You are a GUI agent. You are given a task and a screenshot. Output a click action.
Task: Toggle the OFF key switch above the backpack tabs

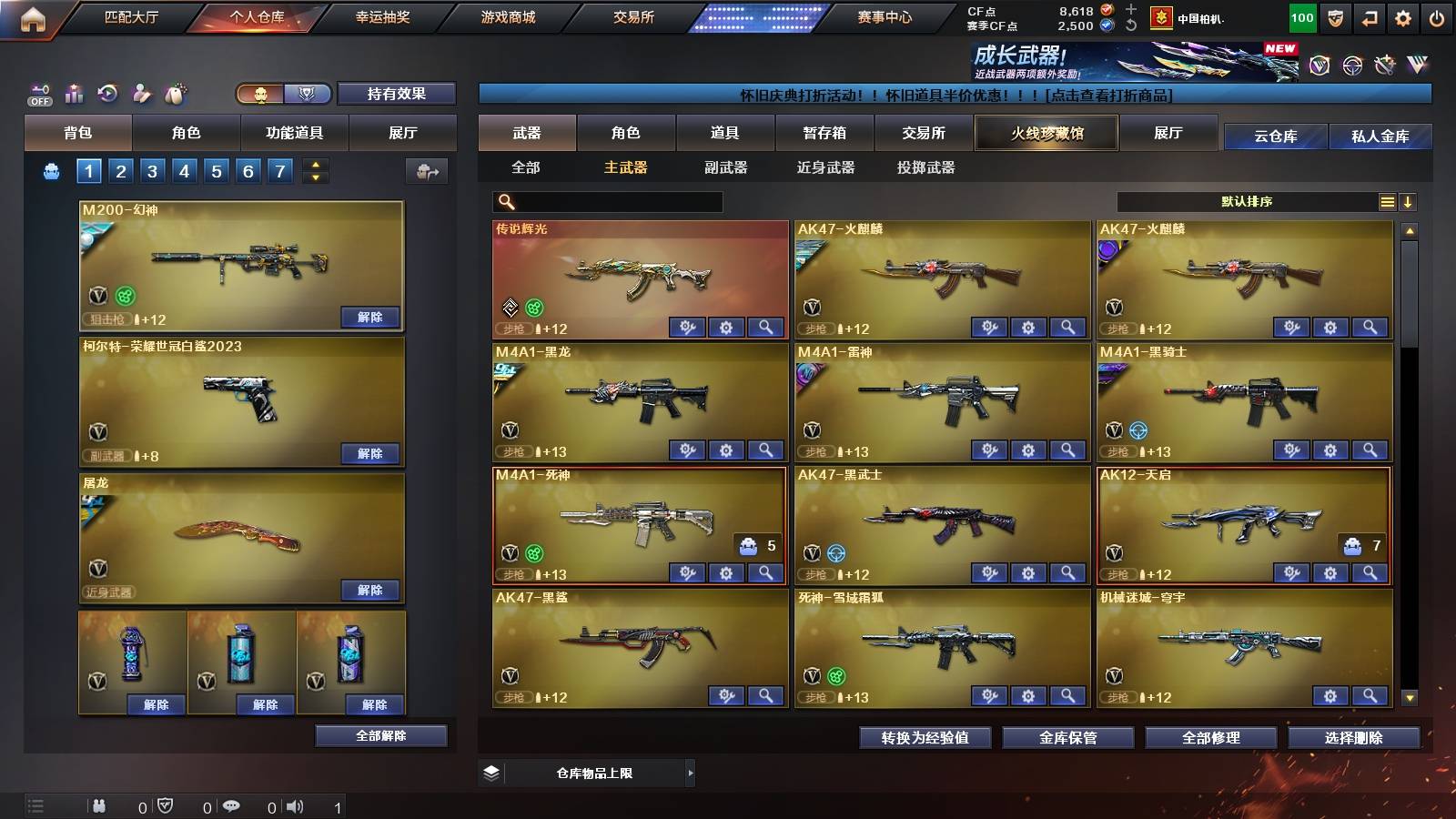[38, 93]
